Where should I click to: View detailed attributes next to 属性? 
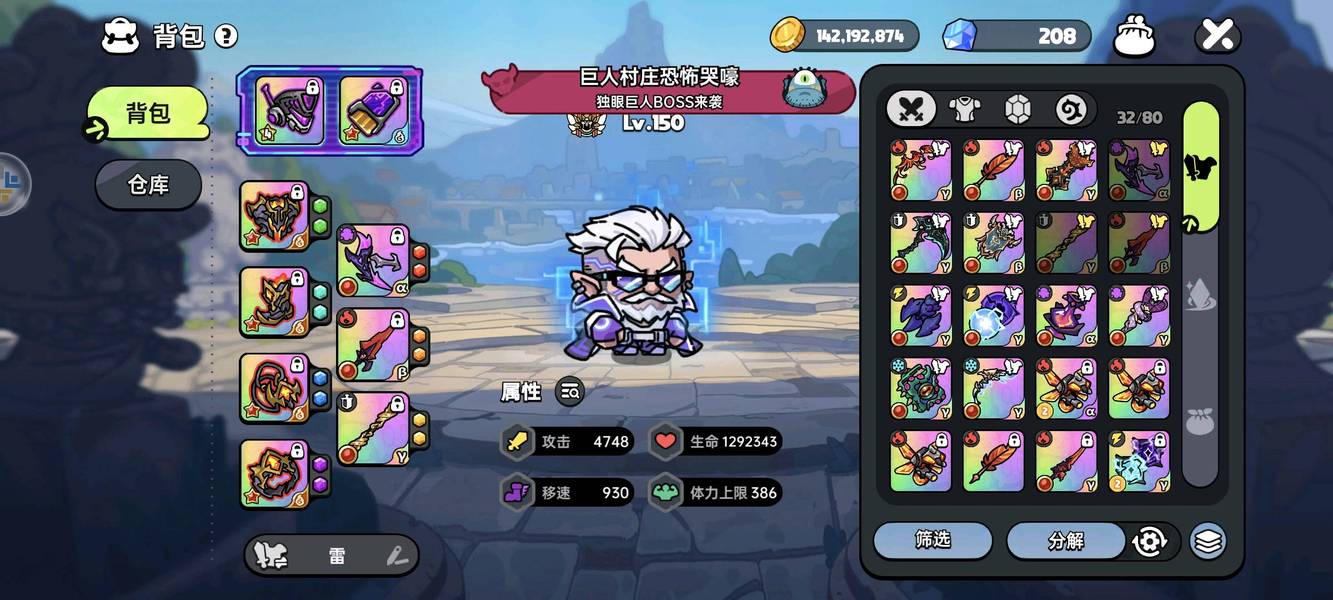coord(570,393)
